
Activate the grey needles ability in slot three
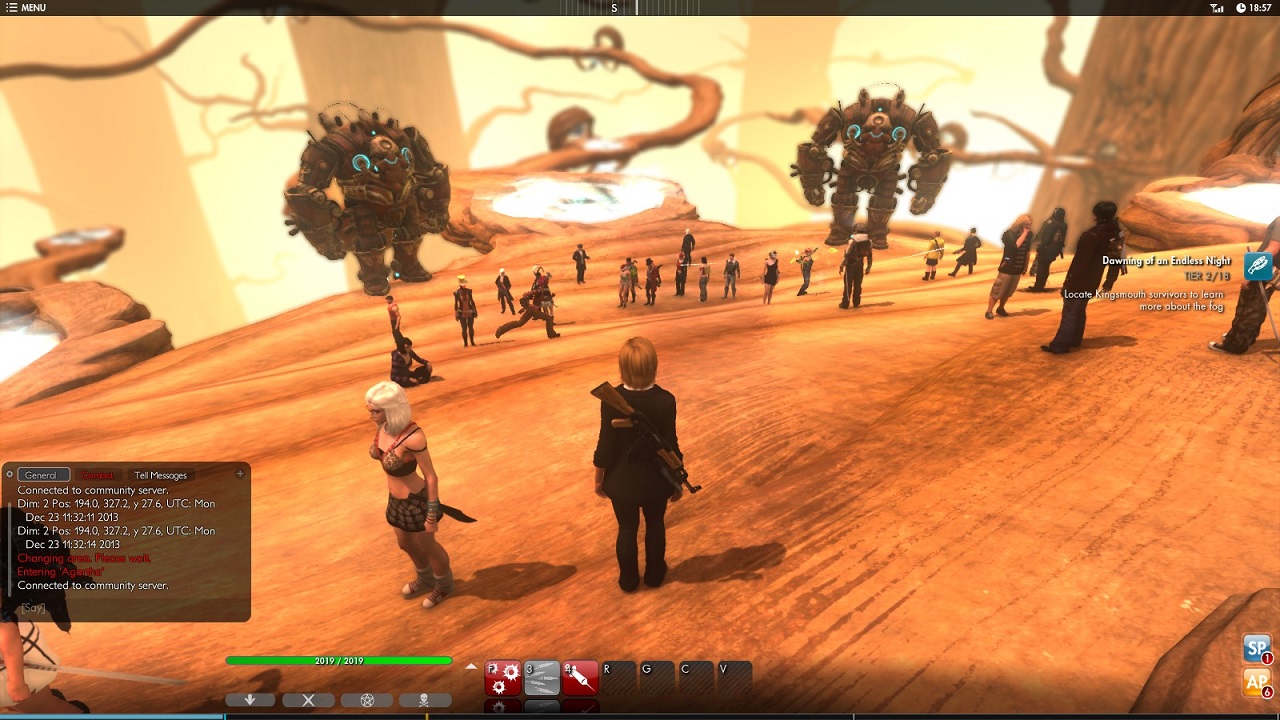[x=542, y=677]
